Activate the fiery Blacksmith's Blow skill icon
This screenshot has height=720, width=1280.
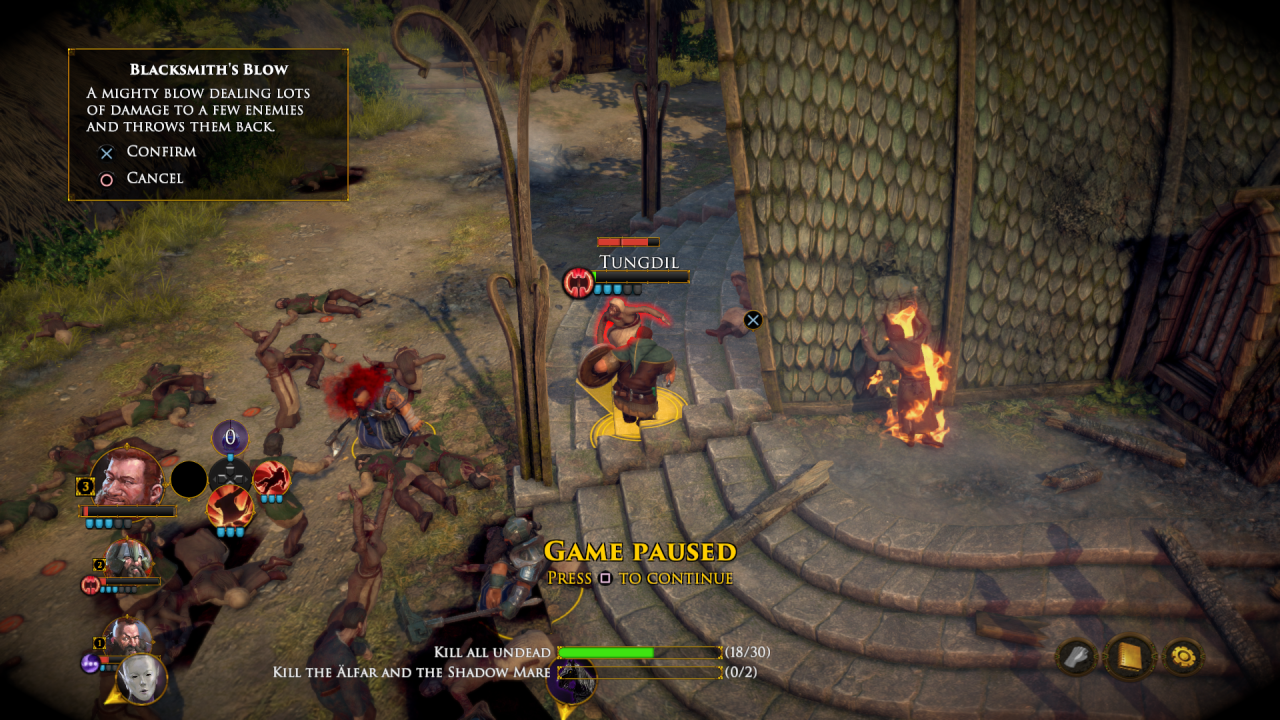tap(229, 504)
